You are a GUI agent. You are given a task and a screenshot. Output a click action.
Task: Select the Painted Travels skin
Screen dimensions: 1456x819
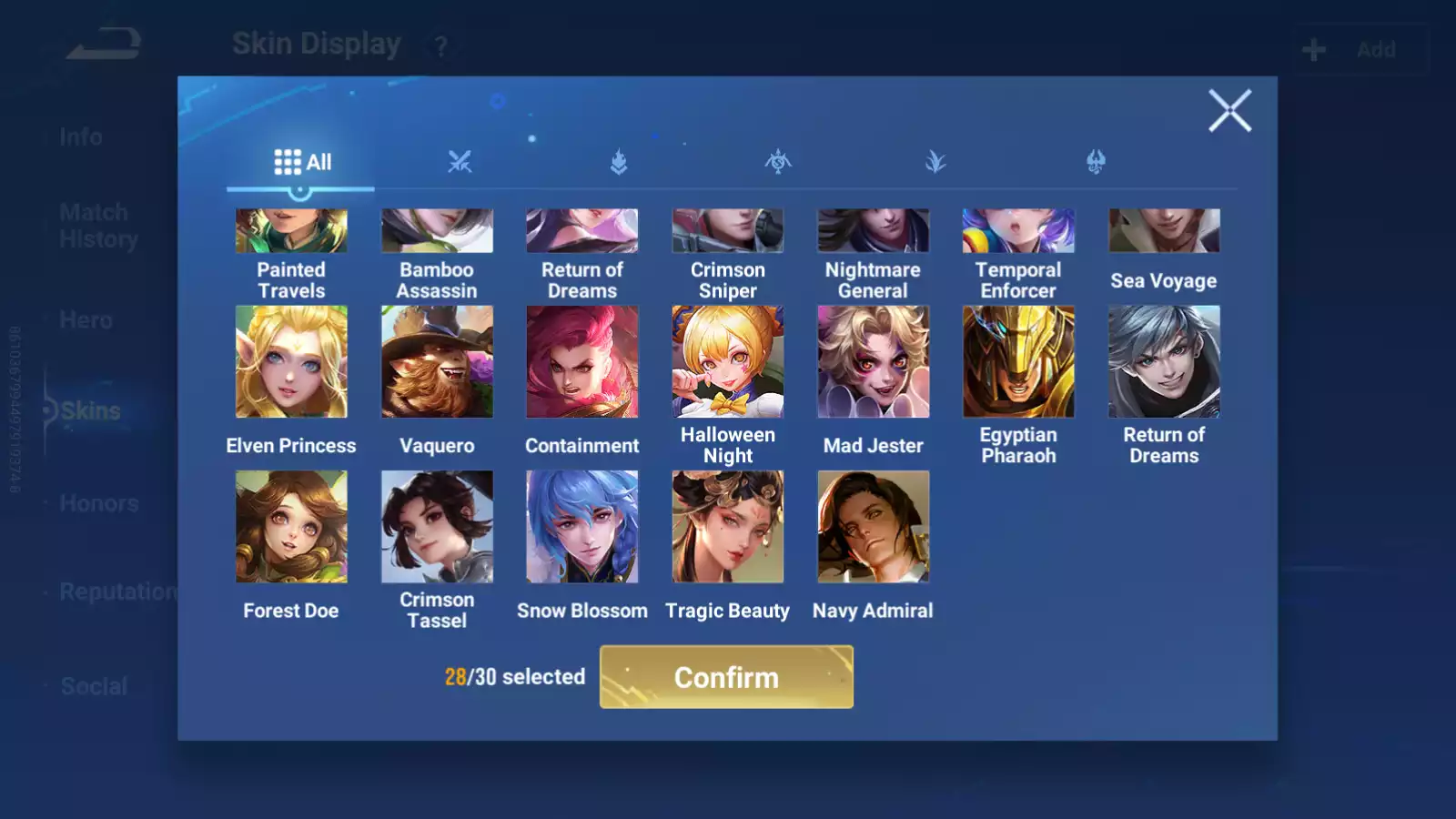[x=291, y=231]
